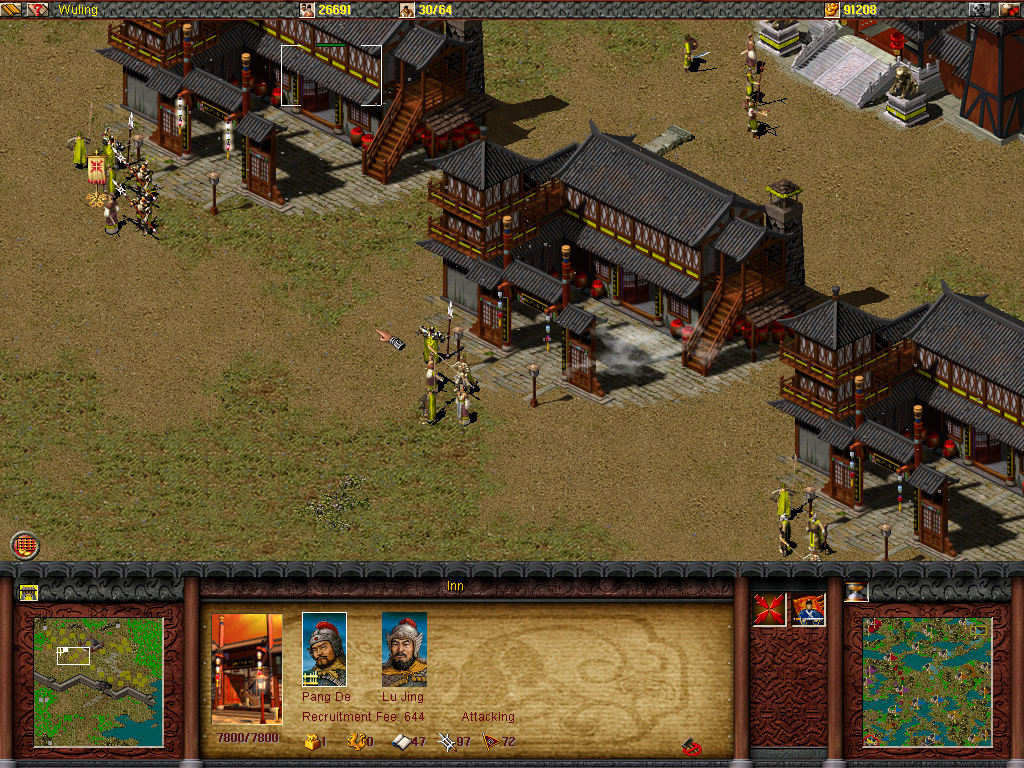
Task: Click the top-right camera icon
Action: [980, 9]
